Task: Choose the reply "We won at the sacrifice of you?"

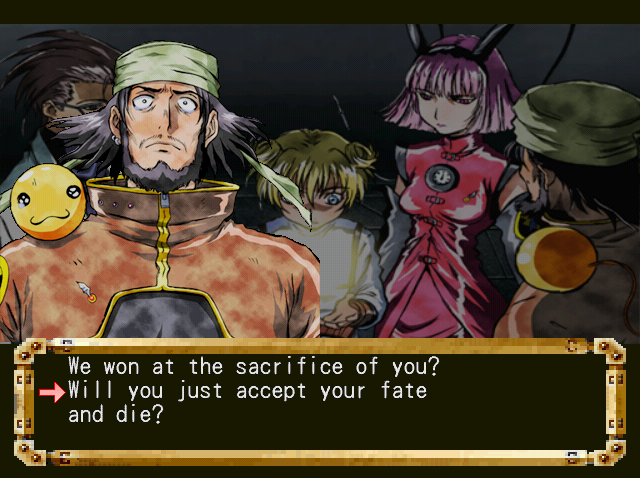Action: pos(253,367)
